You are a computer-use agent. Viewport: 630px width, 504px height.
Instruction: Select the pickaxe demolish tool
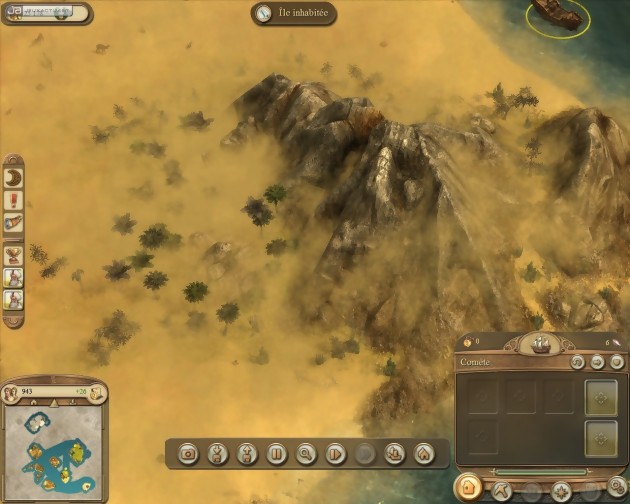pyautogui.click(x=503, y=490)
